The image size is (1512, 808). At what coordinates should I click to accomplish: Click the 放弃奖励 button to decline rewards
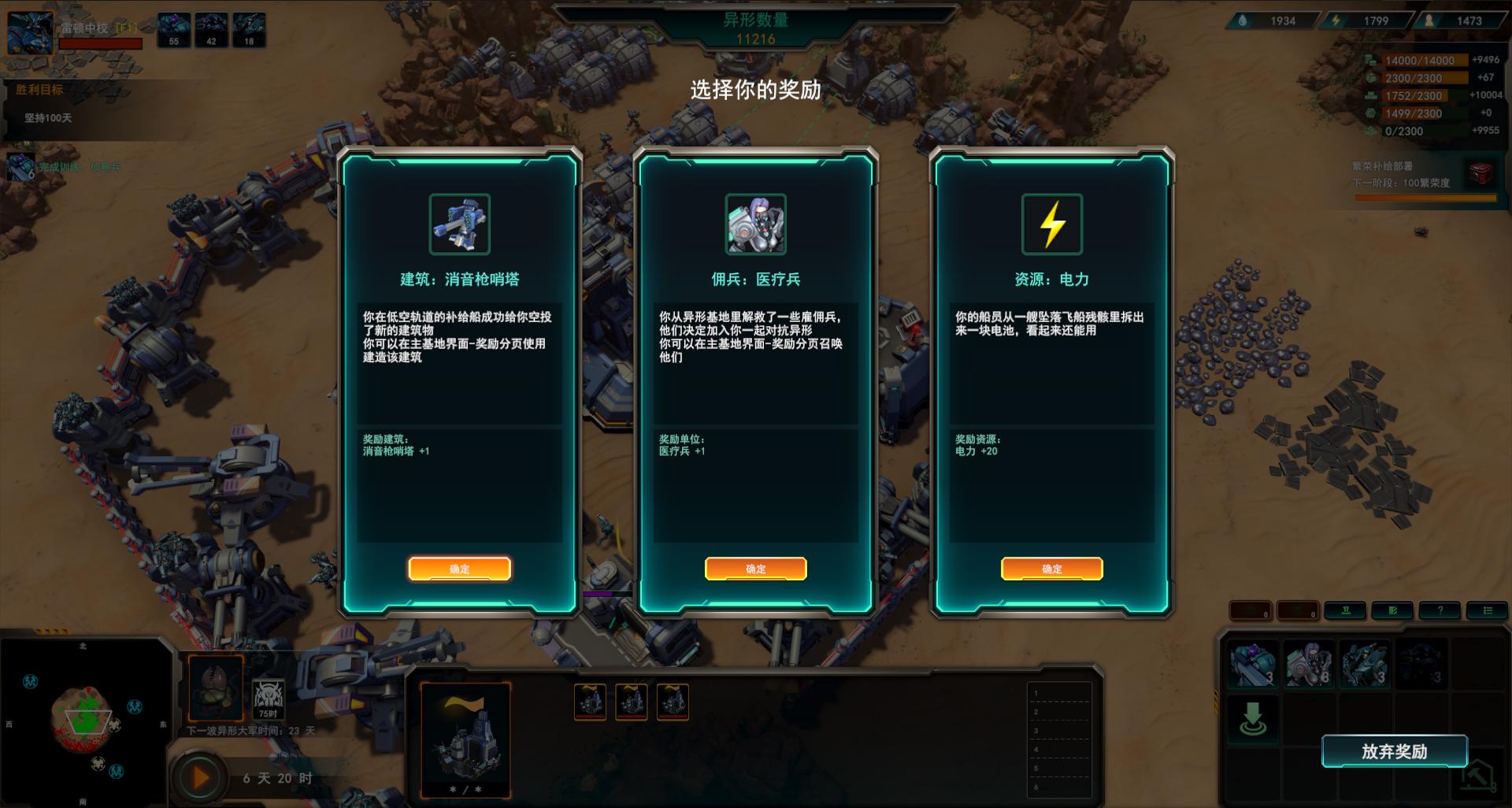pyautogui.click(x=1395, y=753)
